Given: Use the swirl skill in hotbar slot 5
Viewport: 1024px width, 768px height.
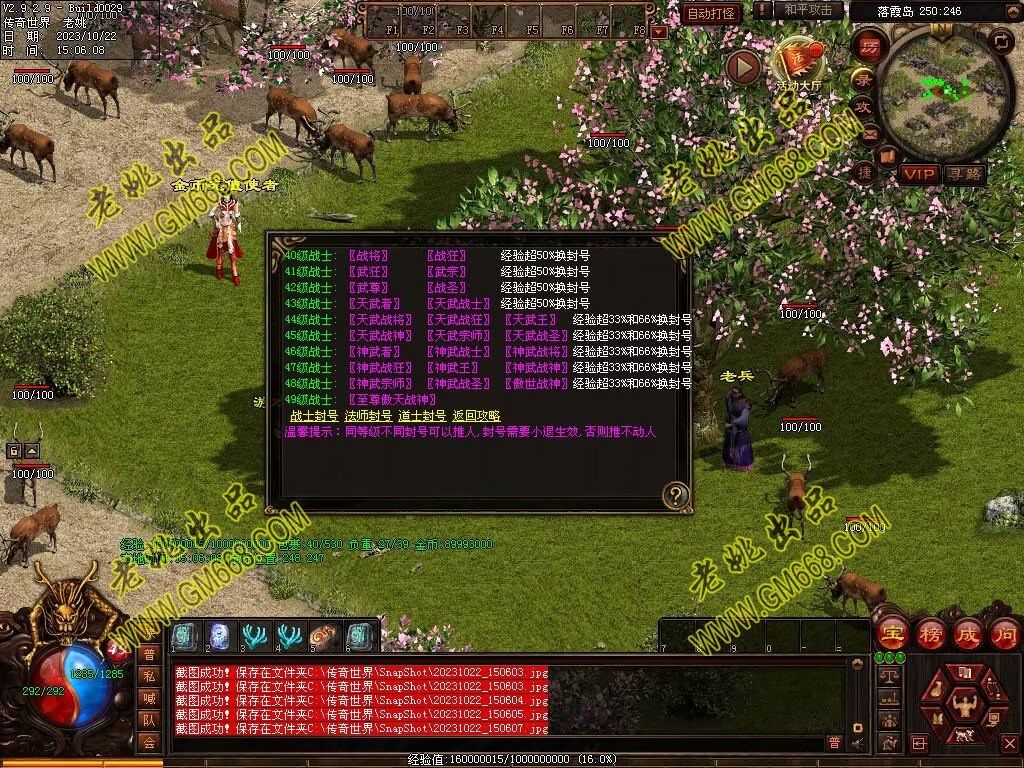Looking at the screenshot, I should click(324, 635).
